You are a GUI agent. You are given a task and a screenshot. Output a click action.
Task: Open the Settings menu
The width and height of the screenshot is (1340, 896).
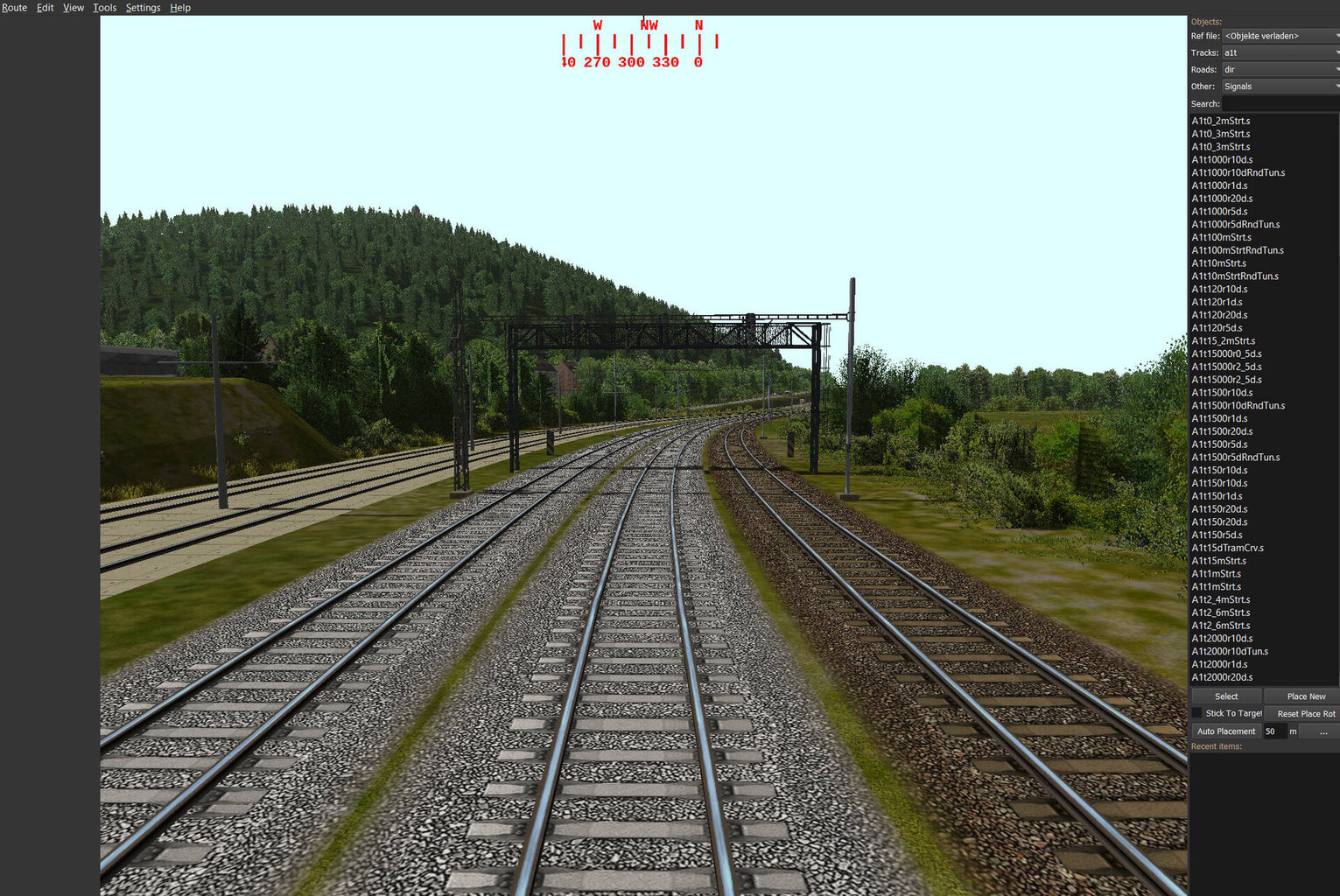[x=143, y=8]
